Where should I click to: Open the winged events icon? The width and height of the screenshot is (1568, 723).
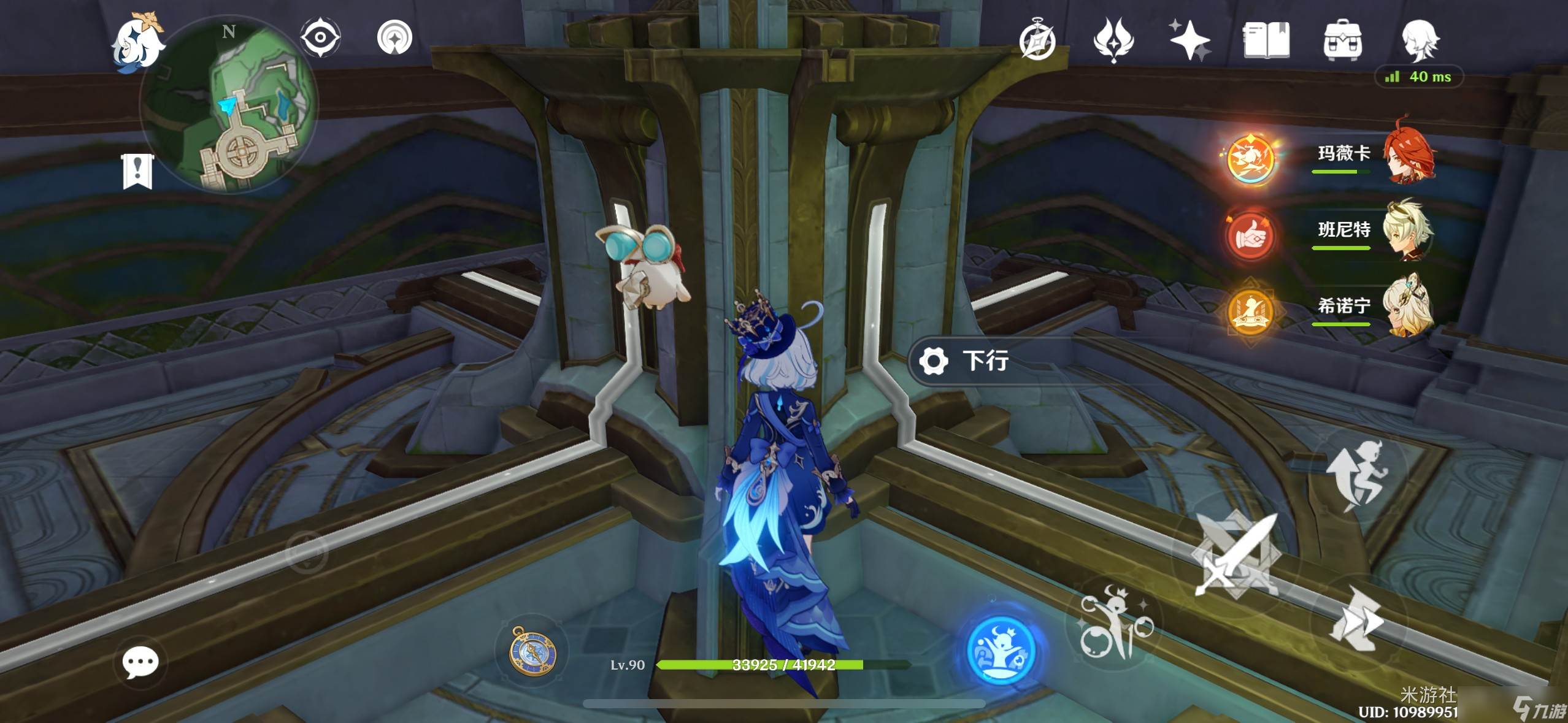coord(1113,40)
